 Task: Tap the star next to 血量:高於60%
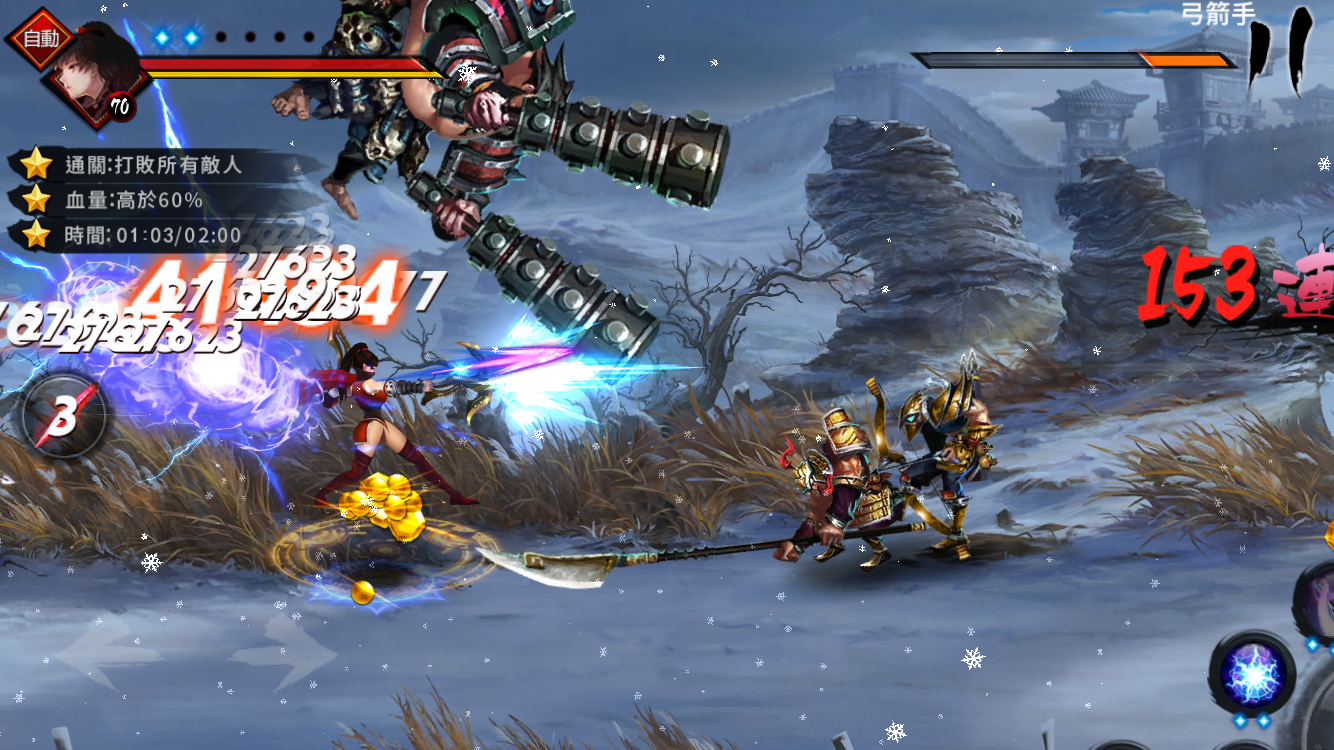tap(34, 198)
